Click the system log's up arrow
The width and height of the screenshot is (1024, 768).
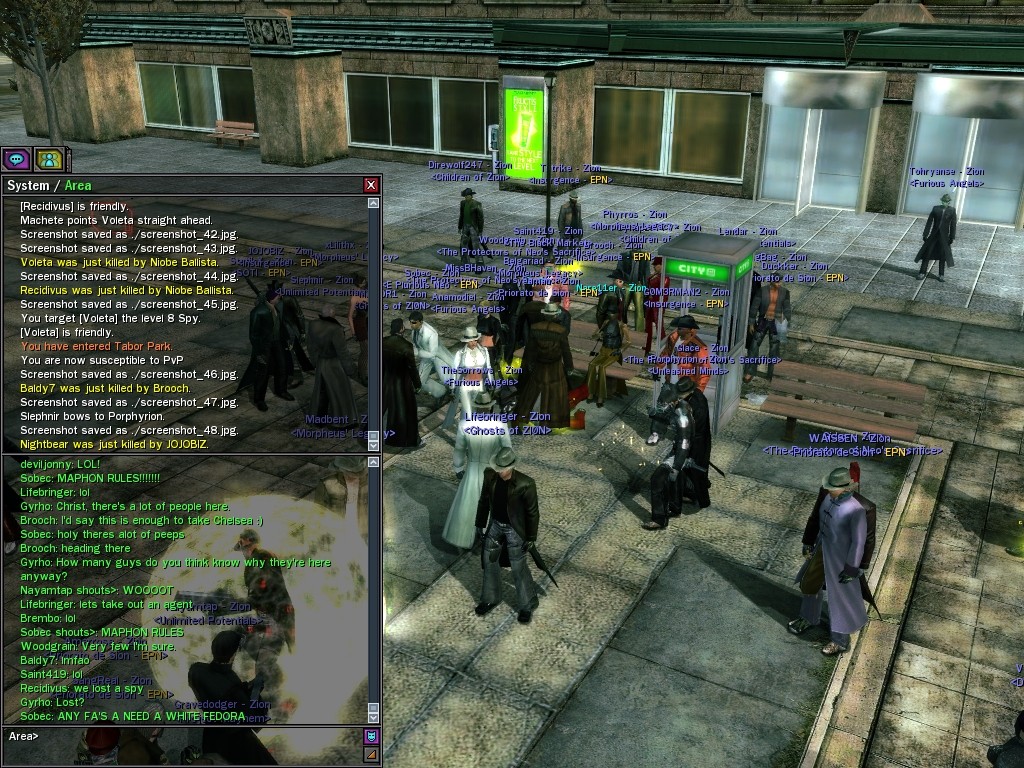coord(374,203)
